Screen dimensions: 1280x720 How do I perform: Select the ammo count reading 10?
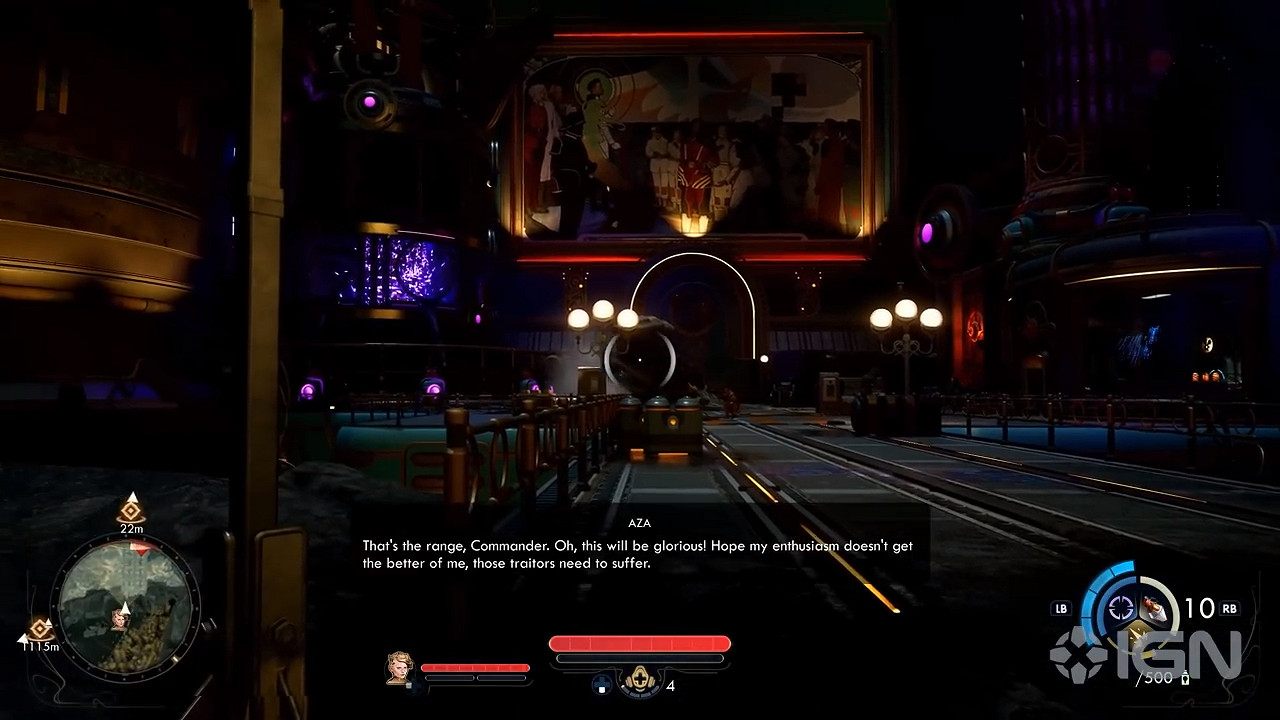[1200, 606]
